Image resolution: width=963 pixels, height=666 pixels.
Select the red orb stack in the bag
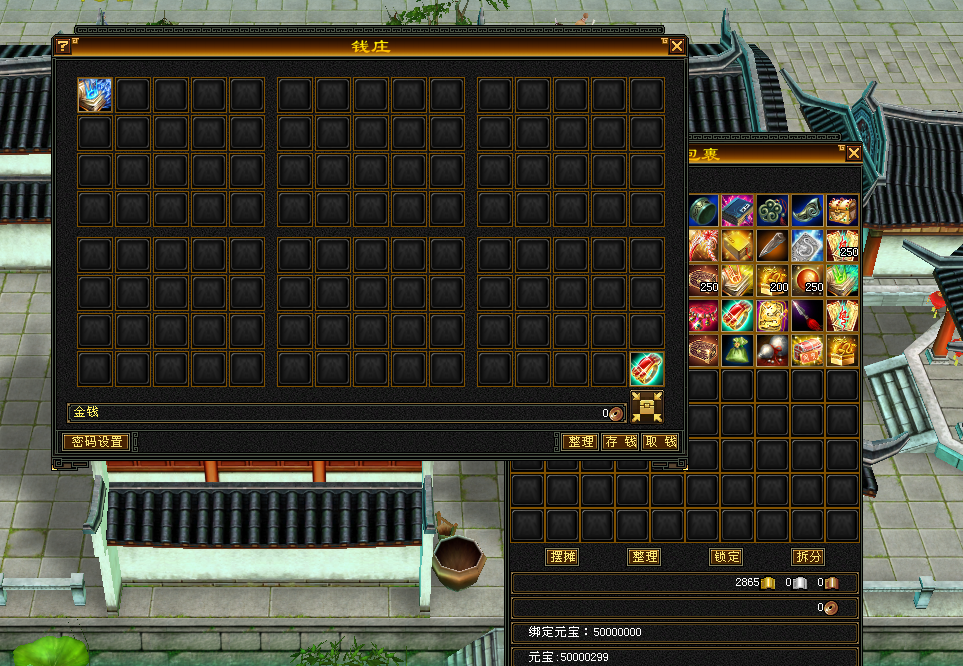pos(807,280)
